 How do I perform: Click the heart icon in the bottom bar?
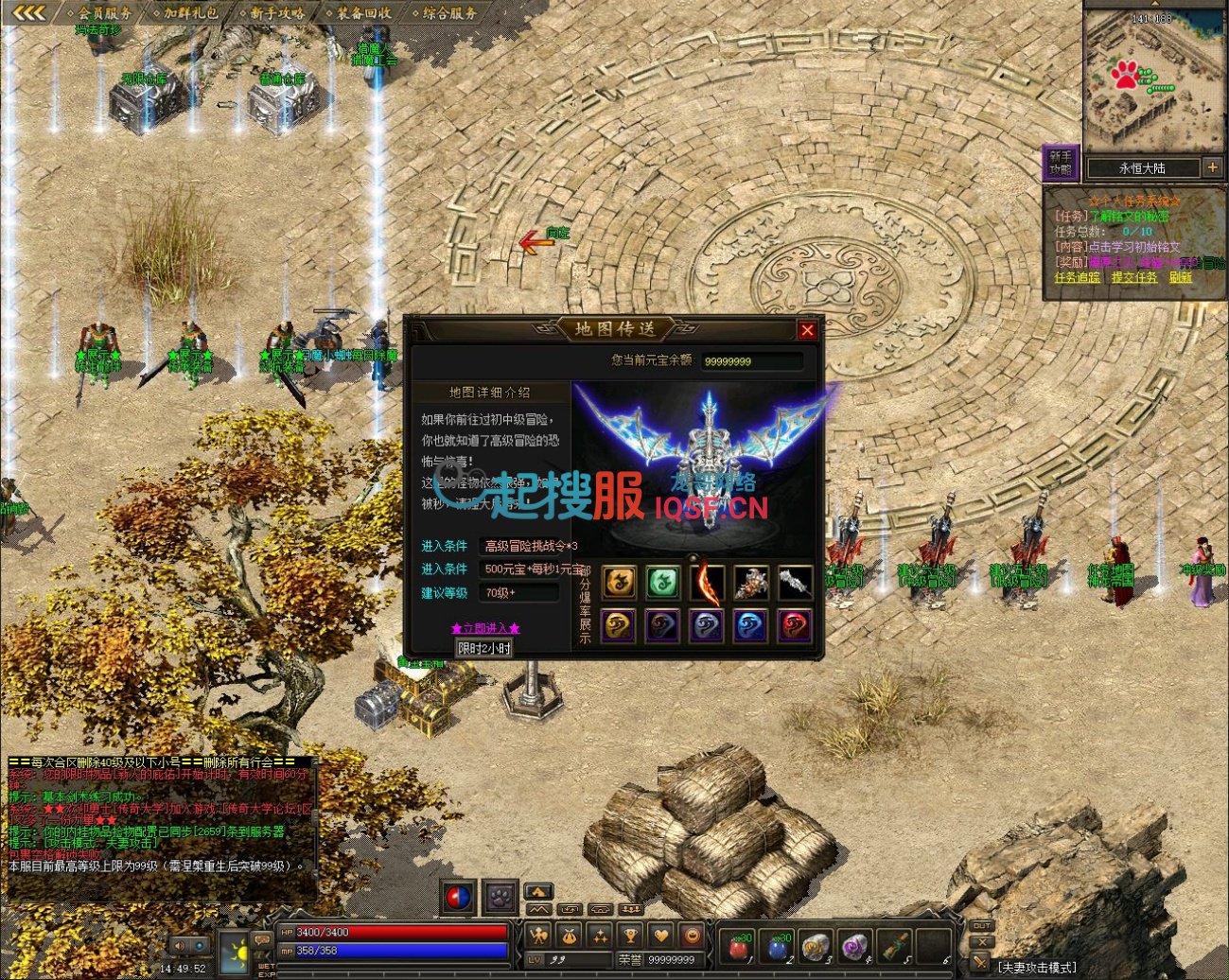coord(661,936)
